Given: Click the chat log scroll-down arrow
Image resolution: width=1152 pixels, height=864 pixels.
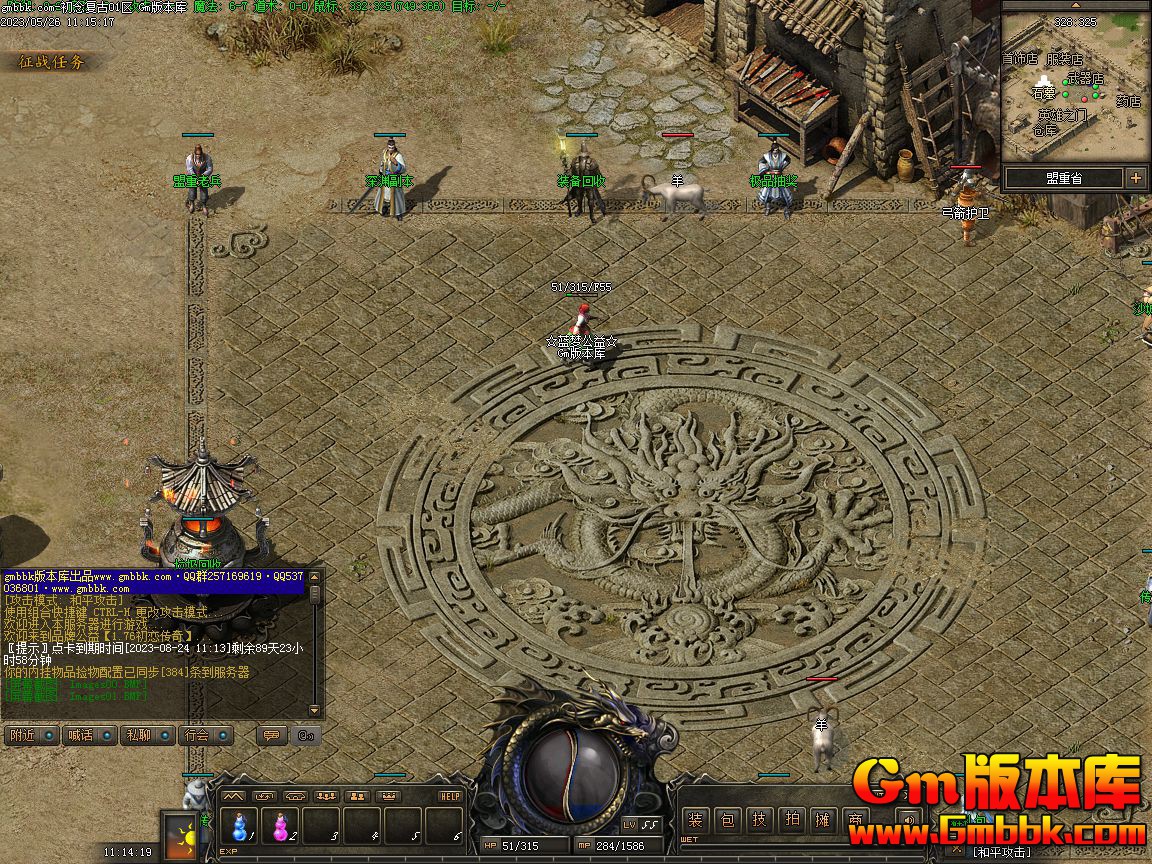Looking at the screenshot, I should pyautogui.click(x=316, y=710).
